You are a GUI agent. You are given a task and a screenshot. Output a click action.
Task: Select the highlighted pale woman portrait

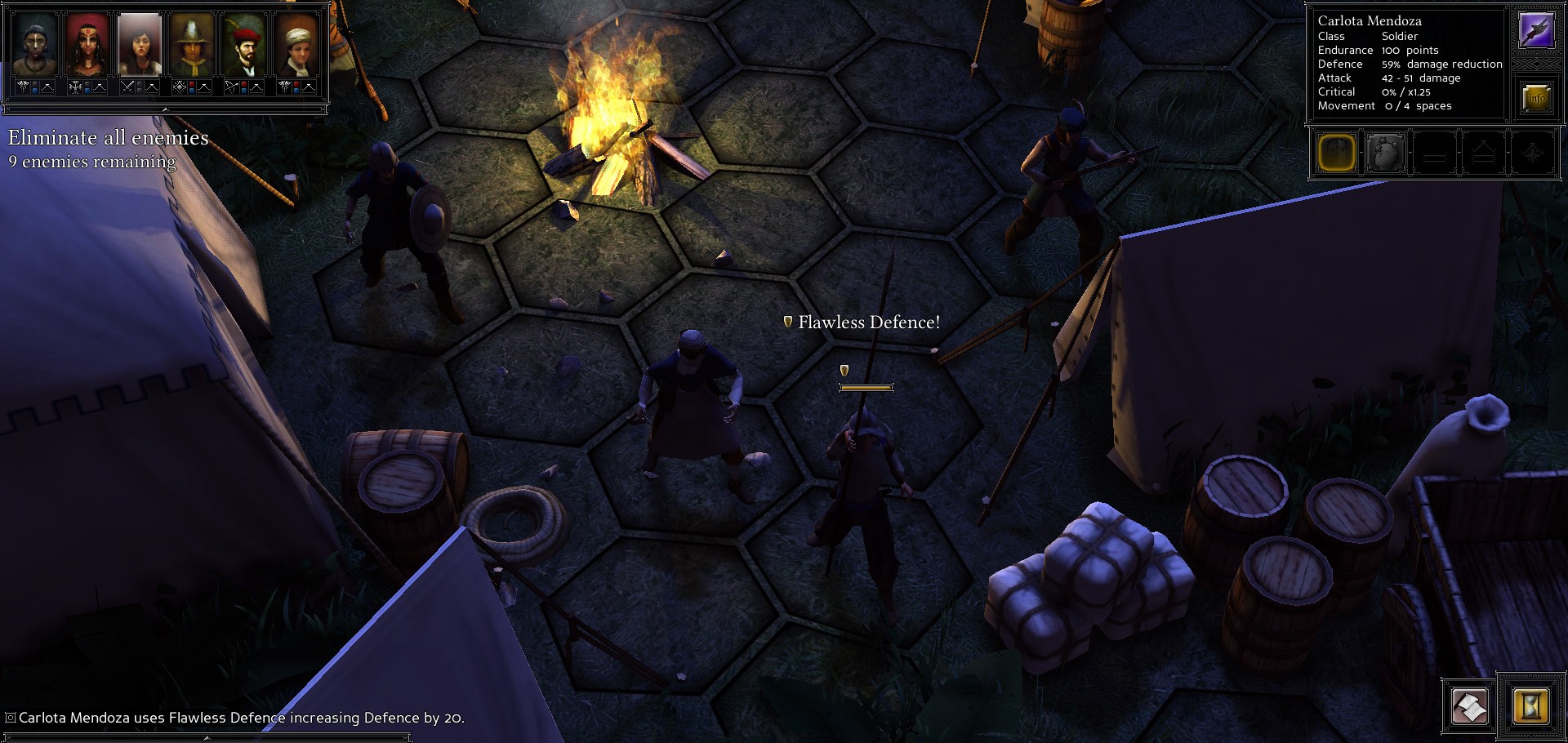[x=140, y=46]
